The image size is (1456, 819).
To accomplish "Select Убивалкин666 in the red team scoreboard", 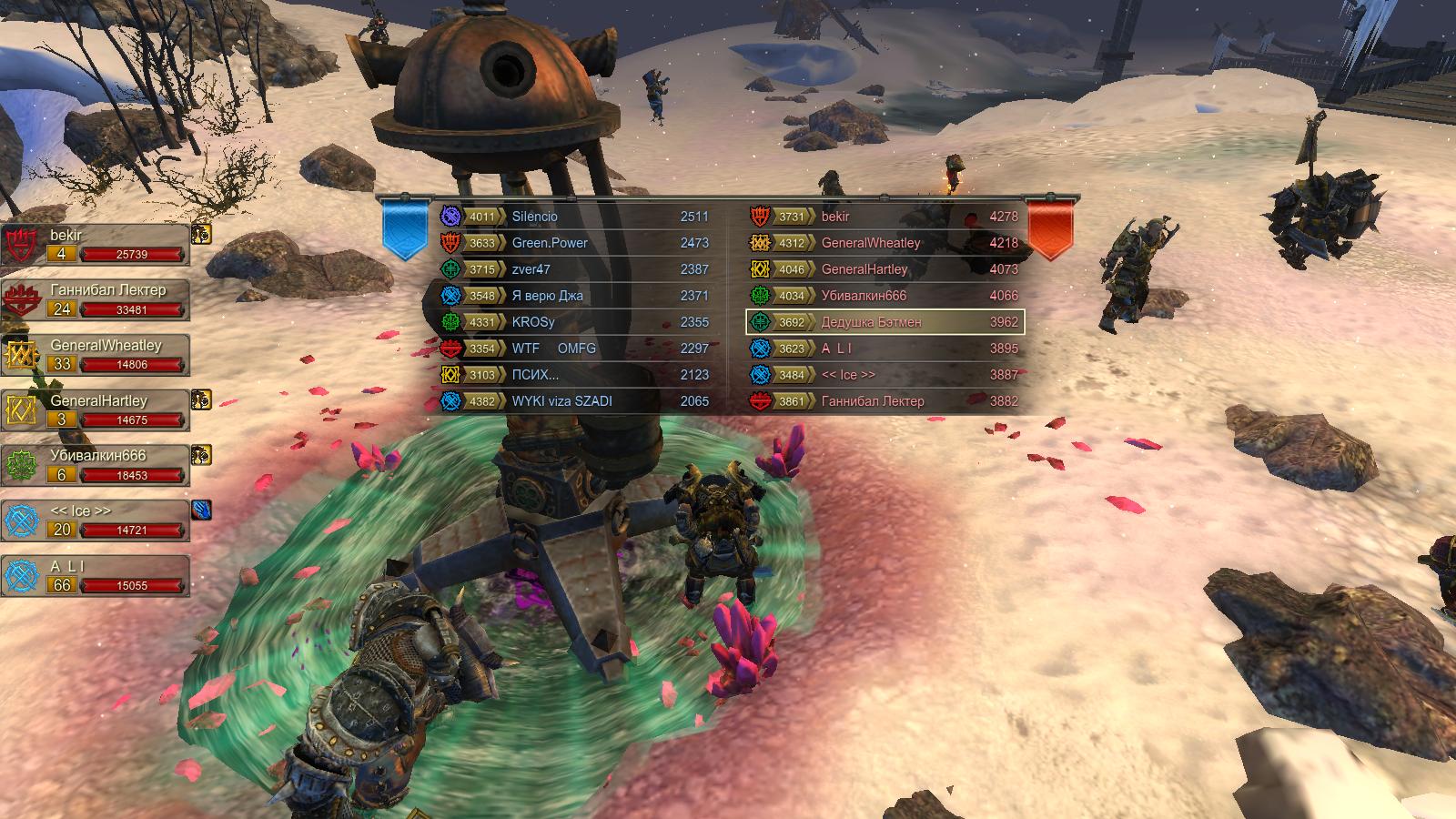I will click(885, 296).
